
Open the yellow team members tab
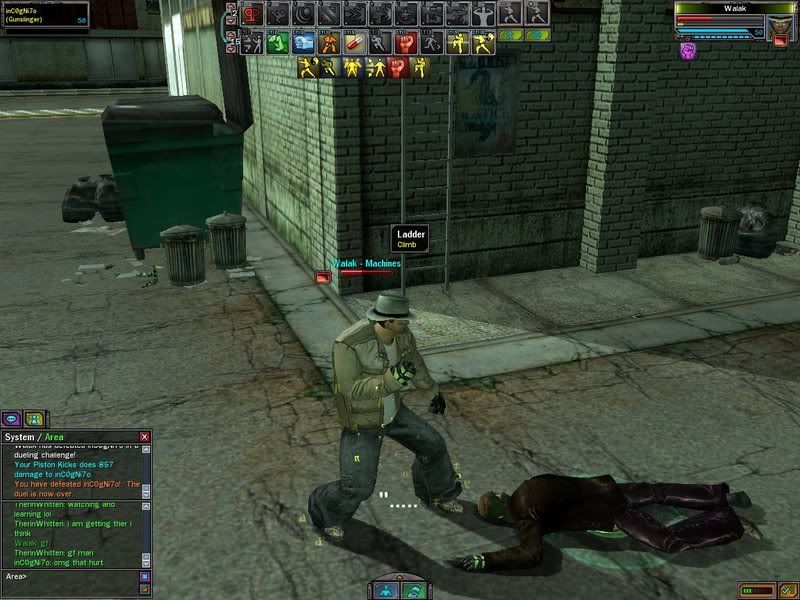click(34, 419)
